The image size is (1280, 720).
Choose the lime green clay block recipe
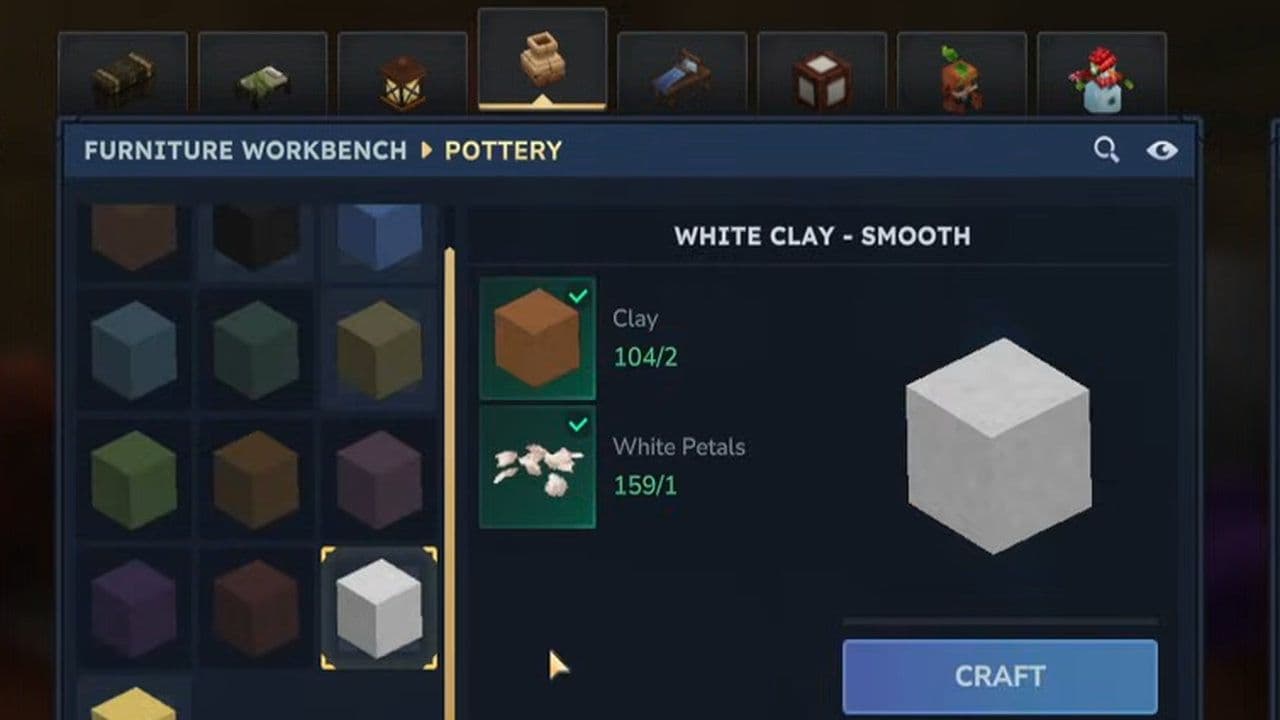point(134,479)
